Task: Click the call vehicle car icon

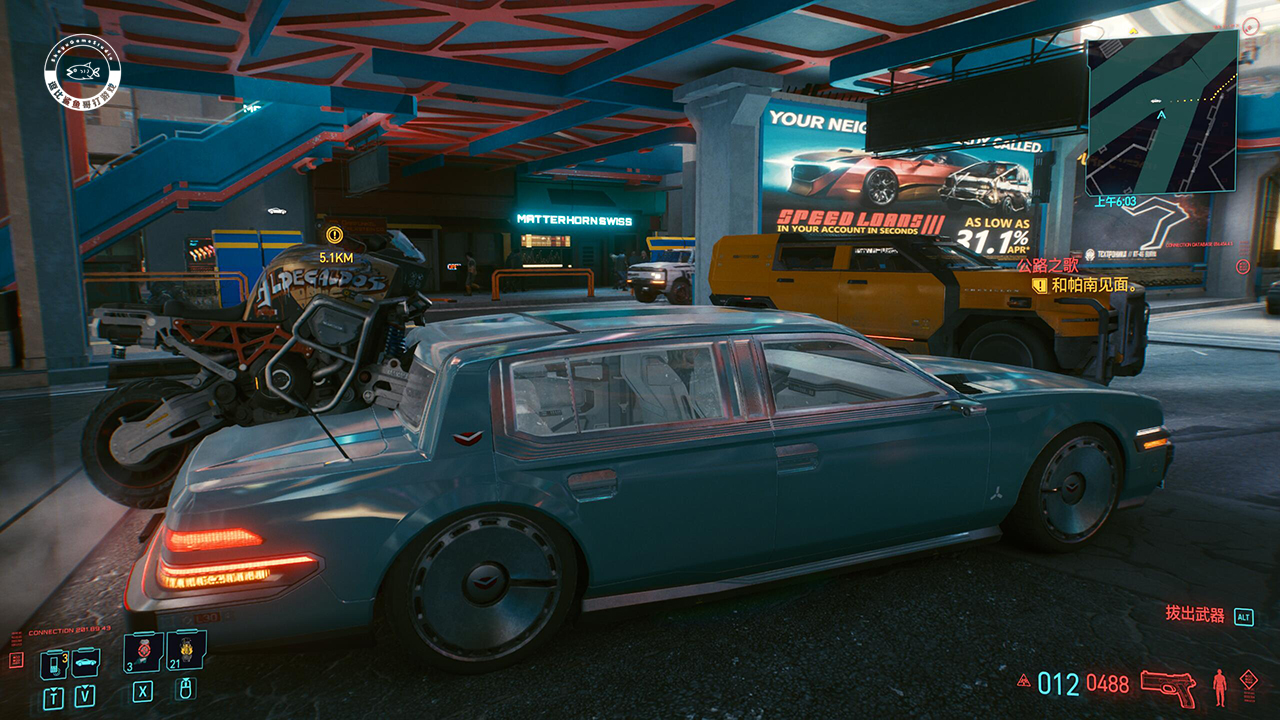Action: (86, 662)
